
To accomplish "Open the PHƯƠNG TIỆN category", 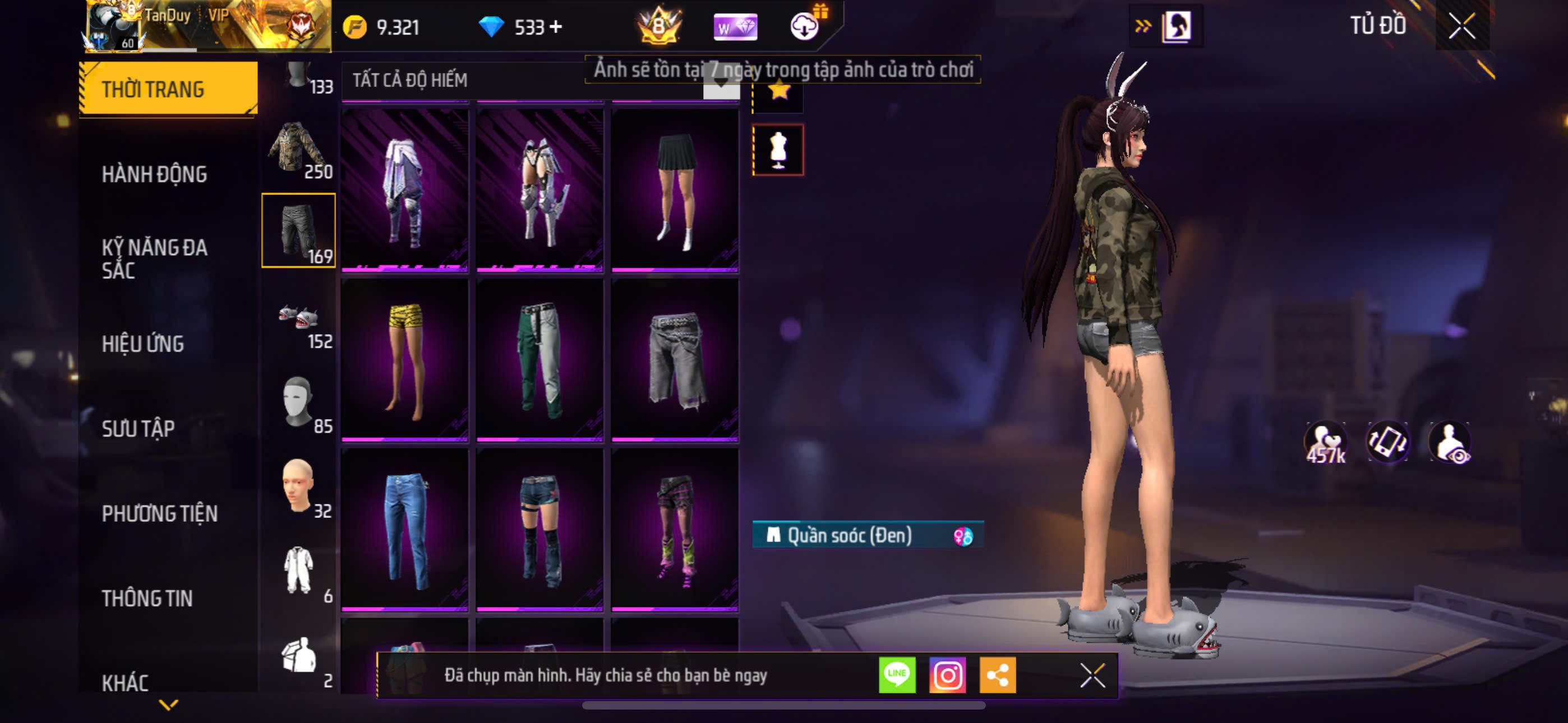I will pyautogui.click(x=159, y=513).
